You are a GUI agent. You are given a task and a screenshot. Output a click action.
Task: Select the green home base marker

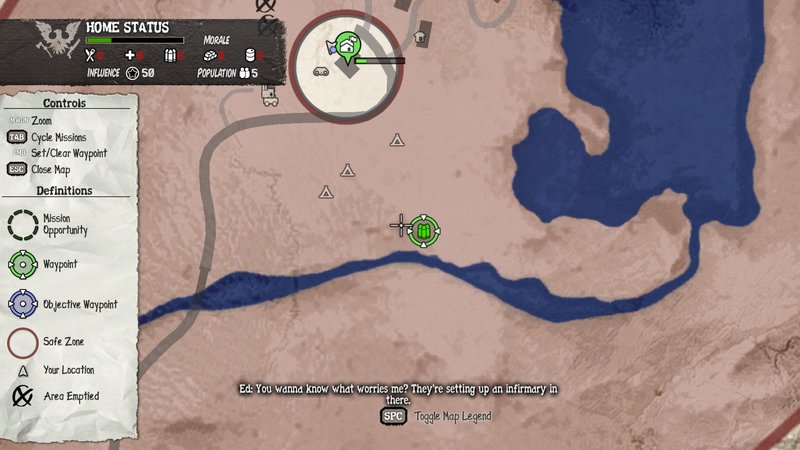(347, 45)
